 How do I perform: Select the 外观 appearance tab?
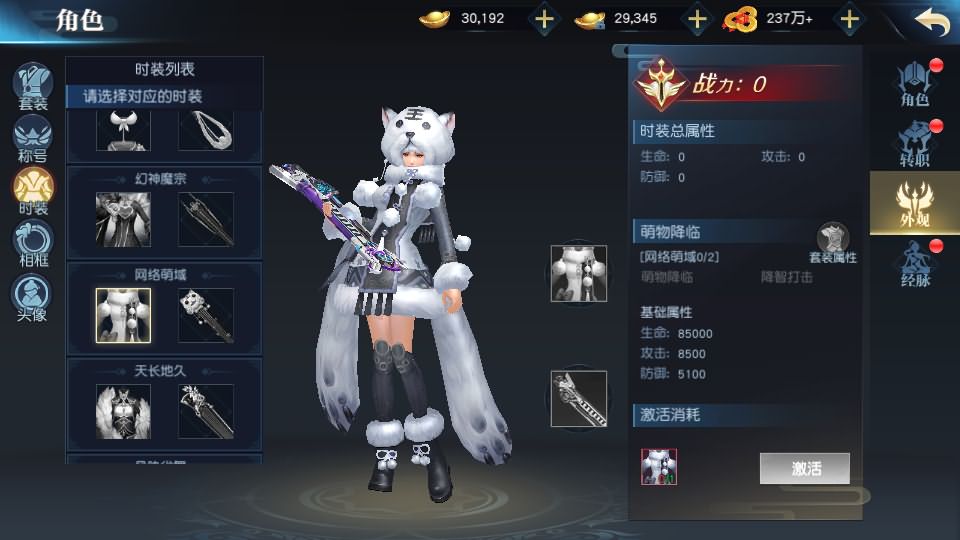coord(915,203)
